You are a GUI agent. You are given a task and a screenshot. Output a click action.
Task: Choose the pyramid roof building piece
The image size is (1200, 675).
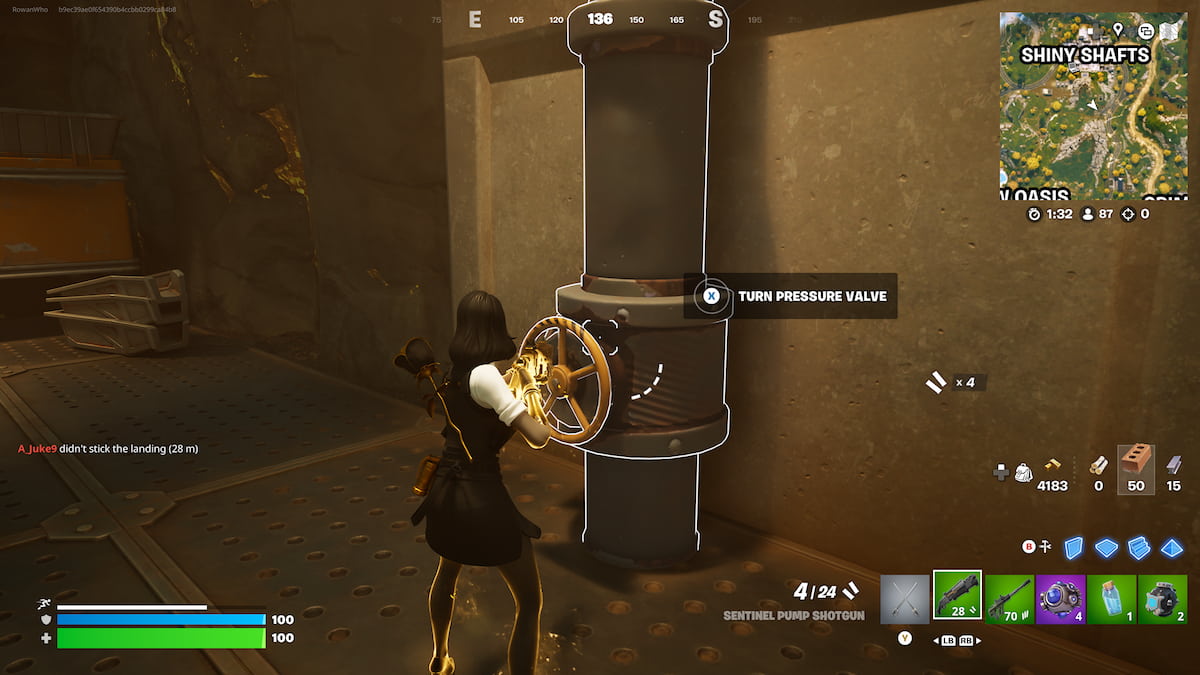coord(1171,547)
